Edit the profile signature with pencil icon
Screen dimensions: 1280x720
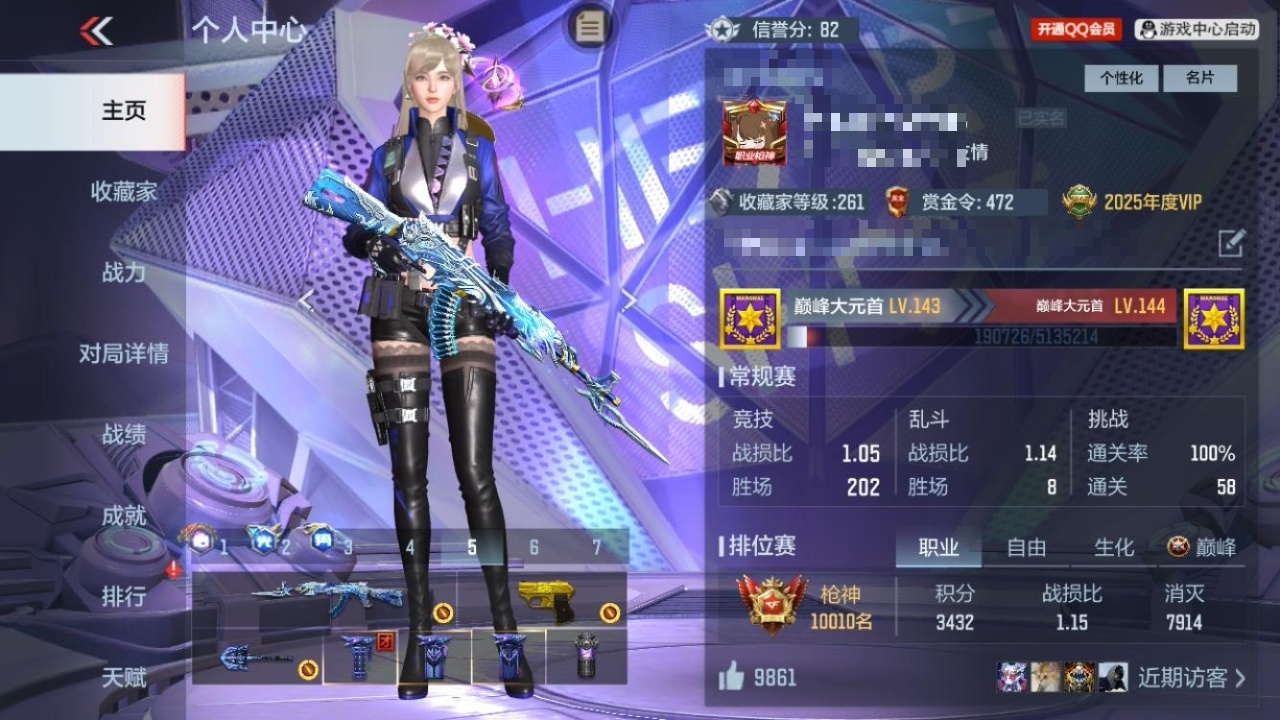[x=1231, y=242]
